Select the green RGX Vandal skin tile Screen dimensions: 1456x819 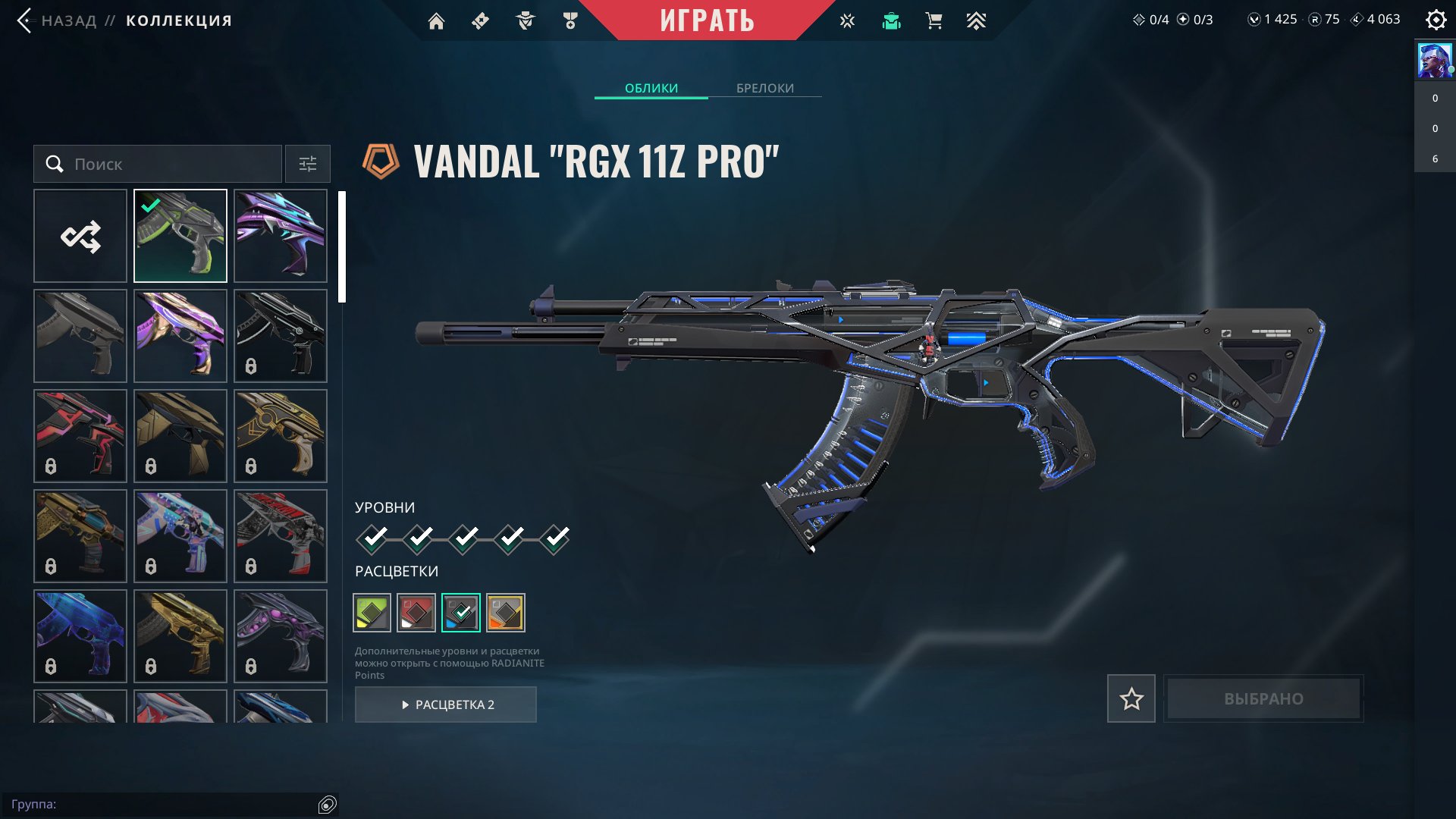(180, 236)
